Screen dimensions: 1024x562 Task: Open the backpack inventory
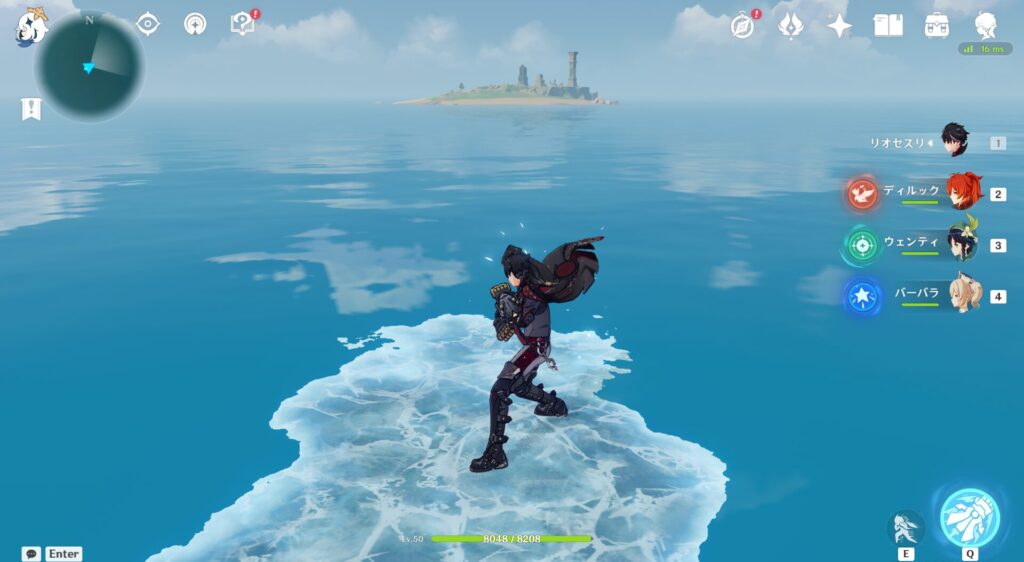[937, 25]
